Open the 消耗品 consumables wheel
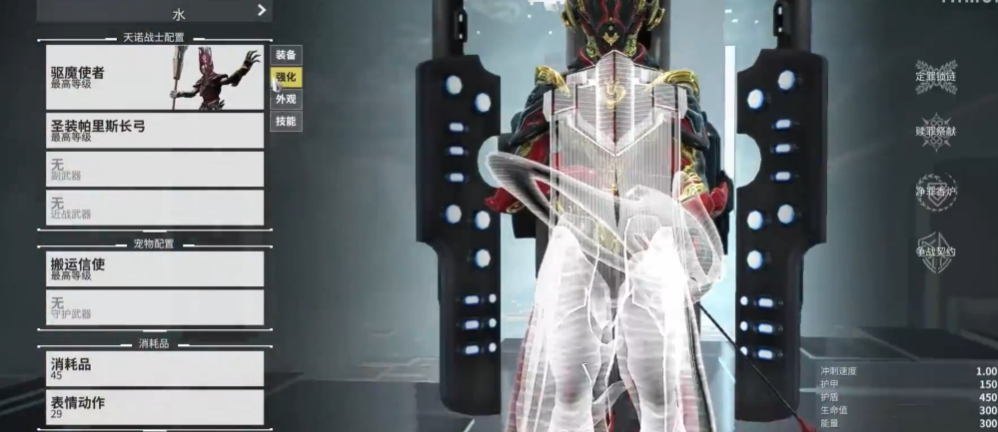Screen dimensions: 998x432 (152, 368)
